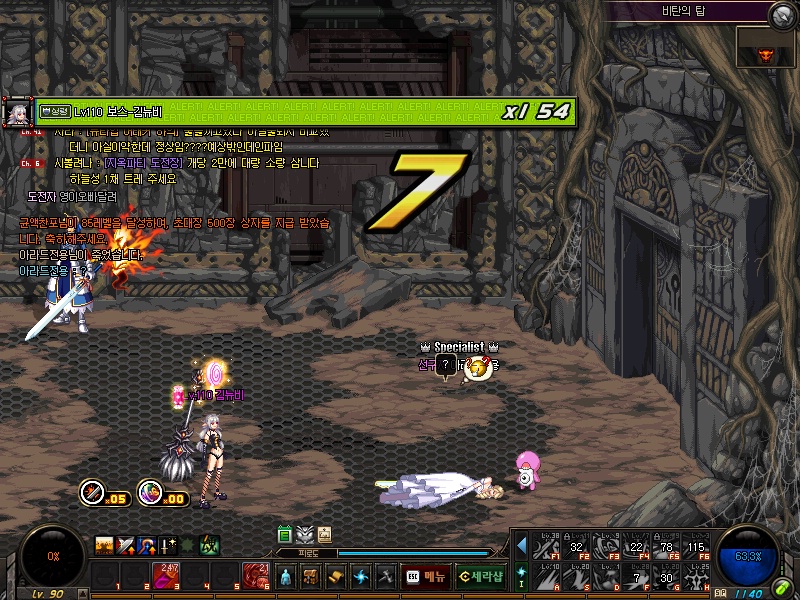800x600 pixels.
Task: Click the hammer icon in the menu bar
Action: [385, 576]
